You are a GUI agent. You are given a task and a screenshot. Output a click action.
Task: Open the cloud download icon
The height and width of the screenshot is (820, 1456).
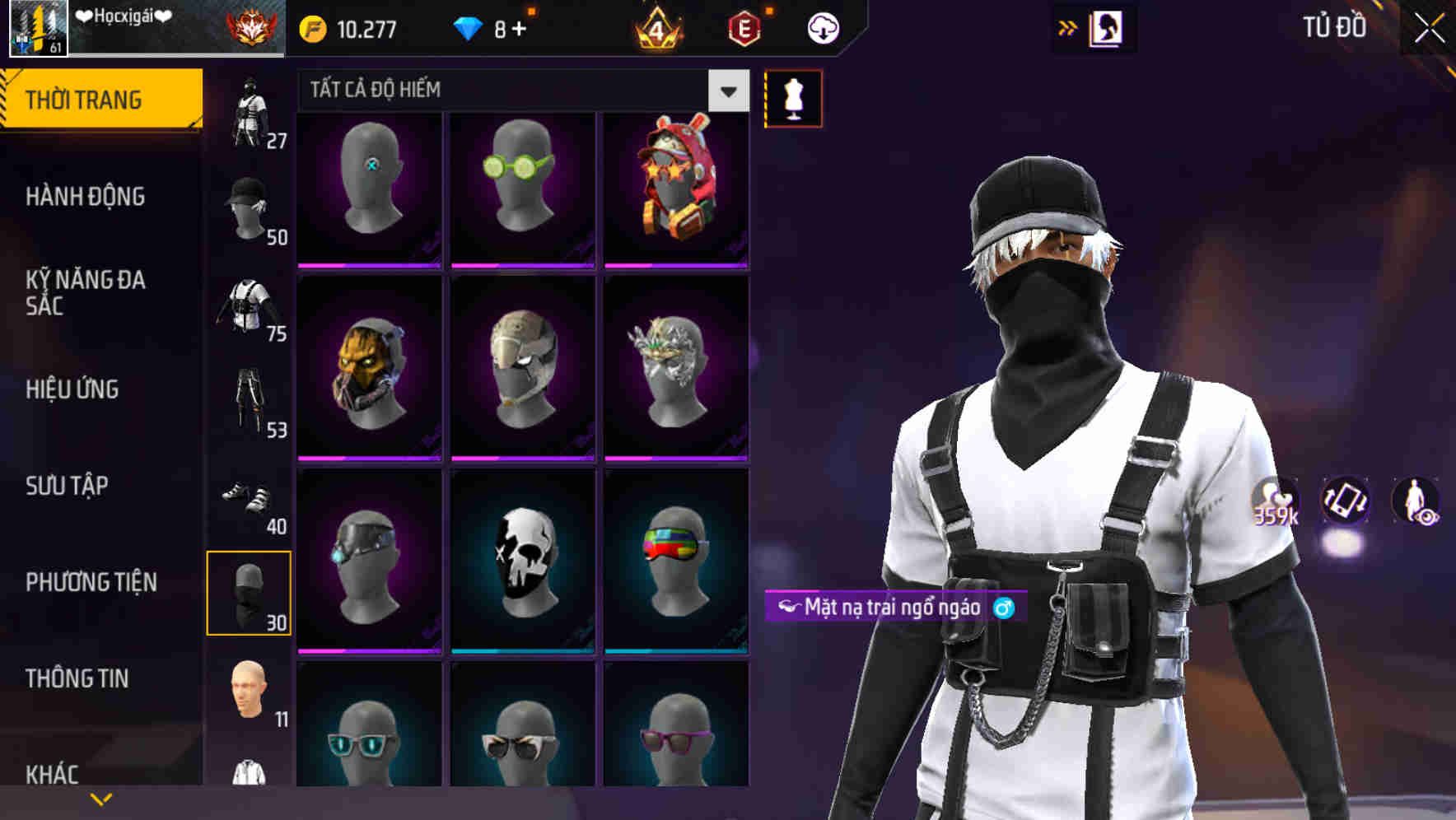pyautogui.click(x=824, y=27)
